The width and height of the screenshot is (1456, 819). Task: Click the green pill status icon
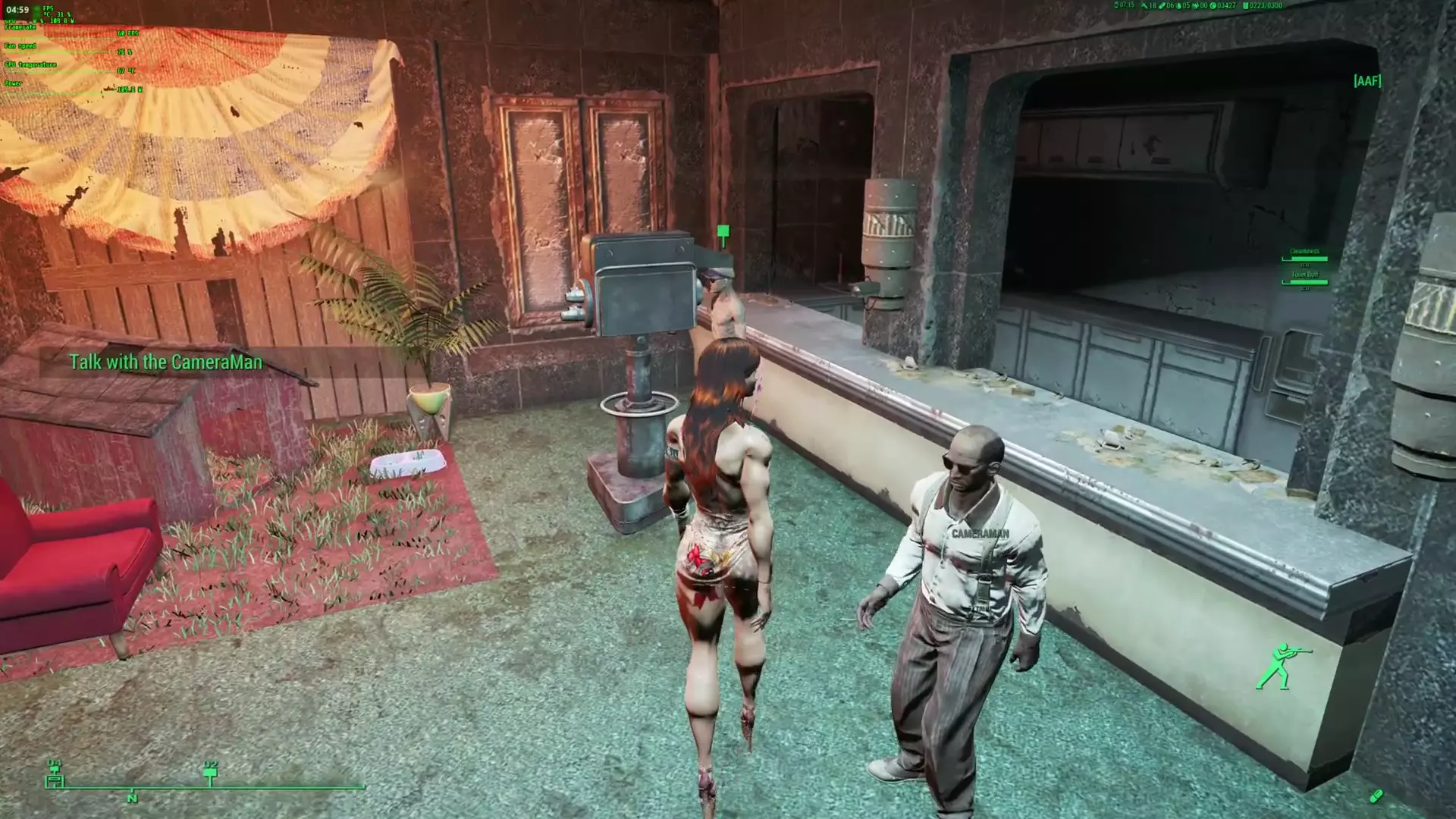coord(1376,795)
